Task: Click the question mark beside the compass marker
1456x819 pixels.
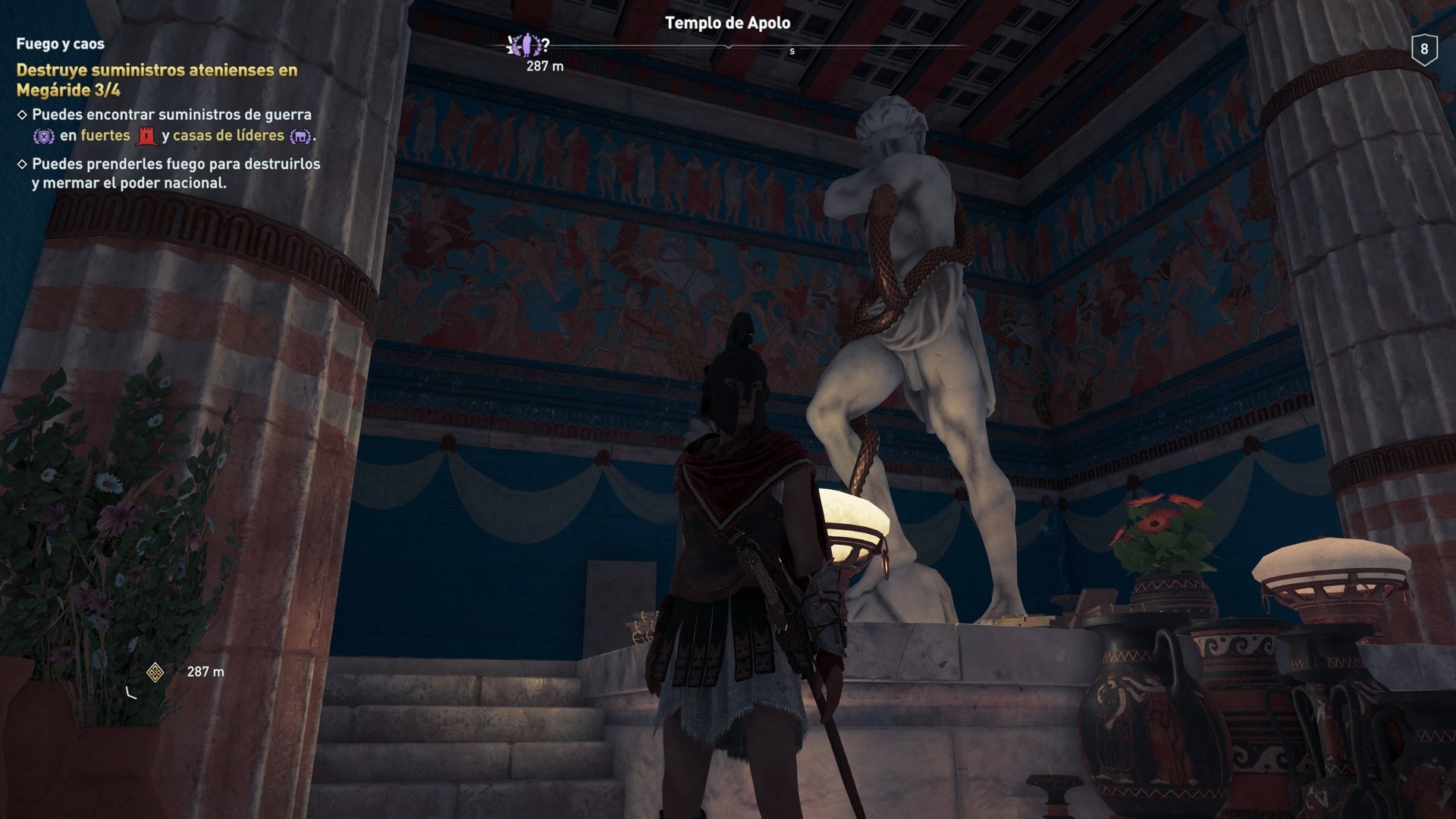Action: tap(546, 44)
